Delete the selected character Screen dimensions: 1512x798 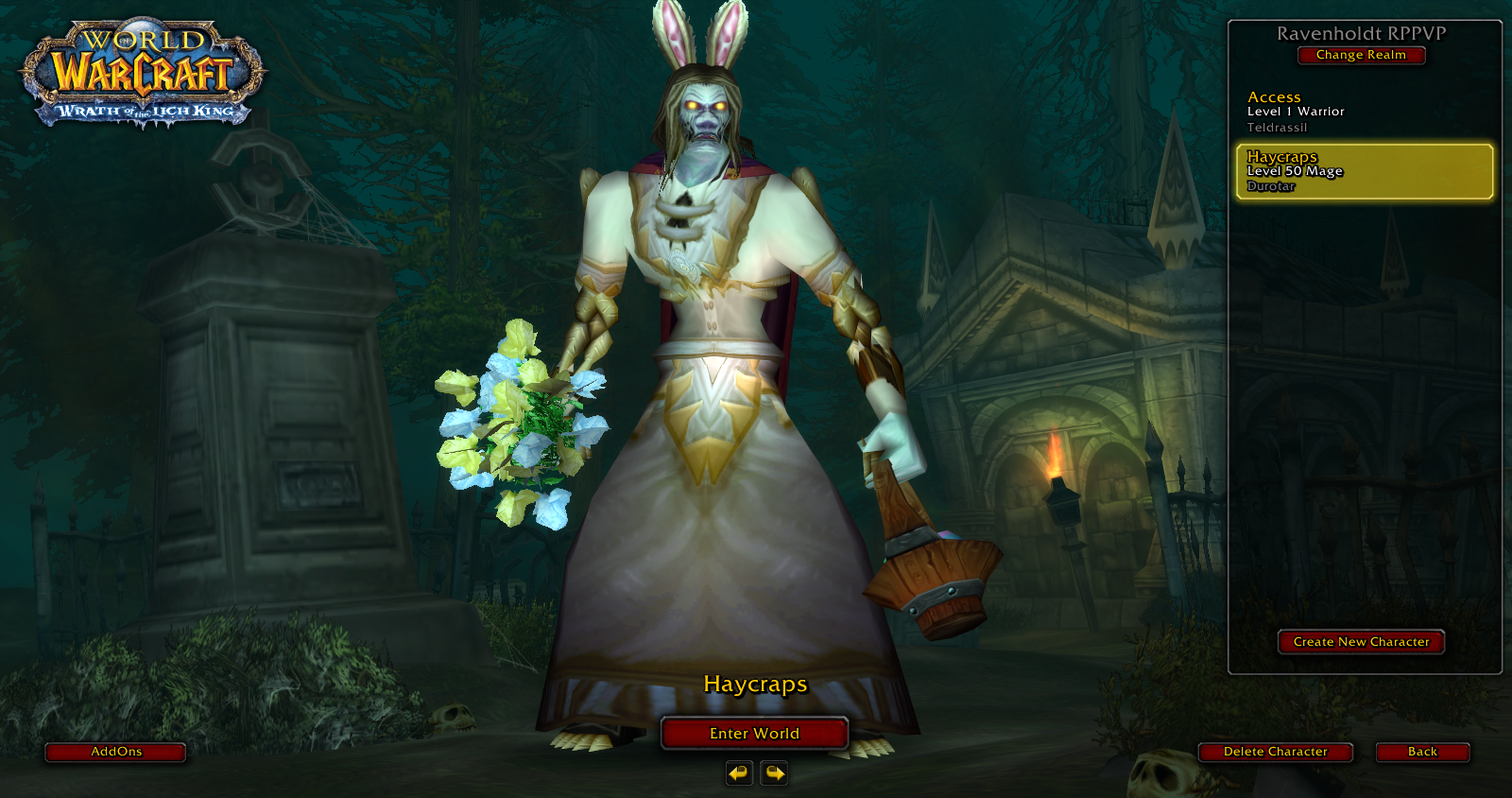(1275, 752)
